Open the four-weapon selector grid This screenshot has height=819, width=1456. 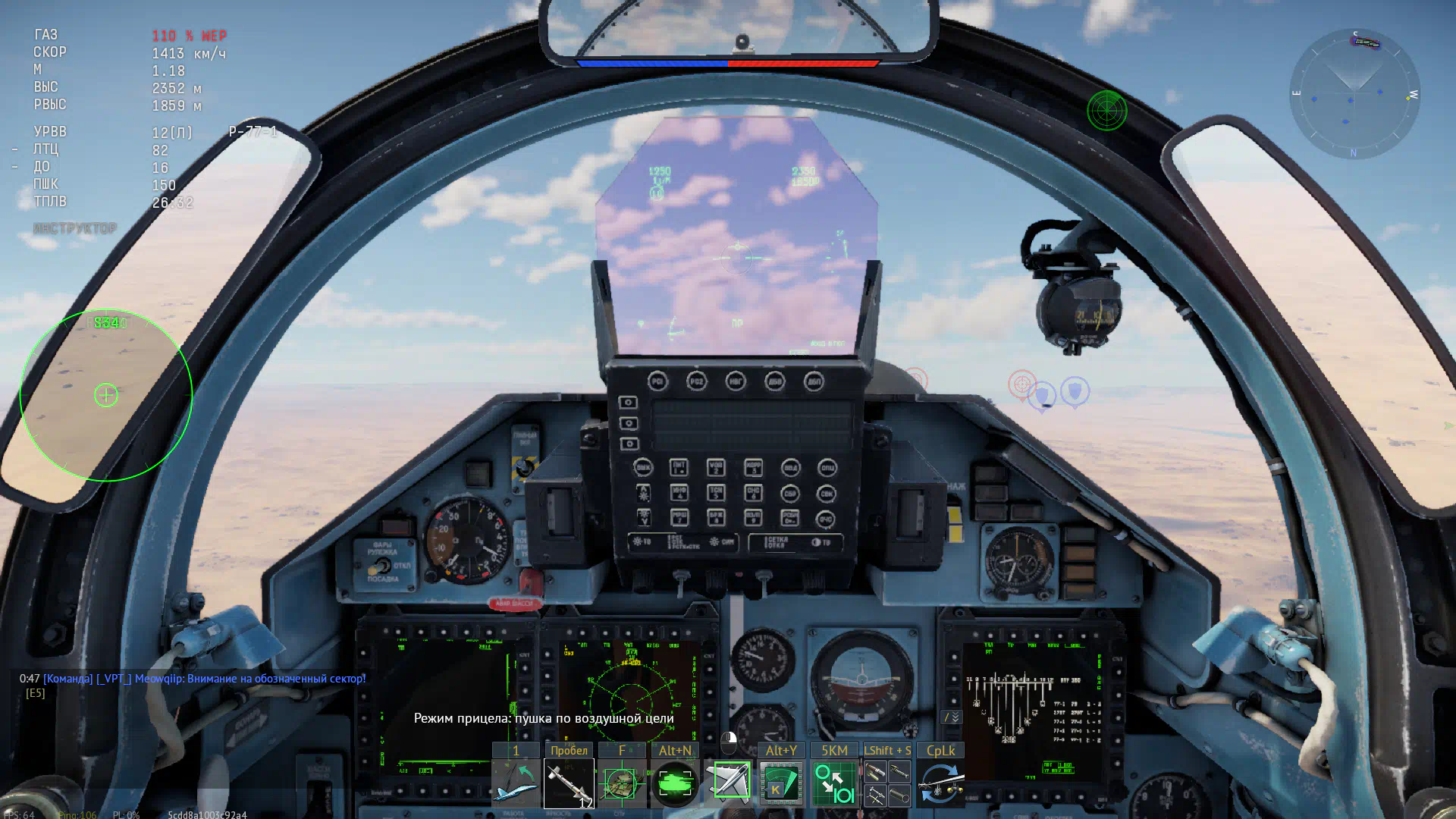887,783
